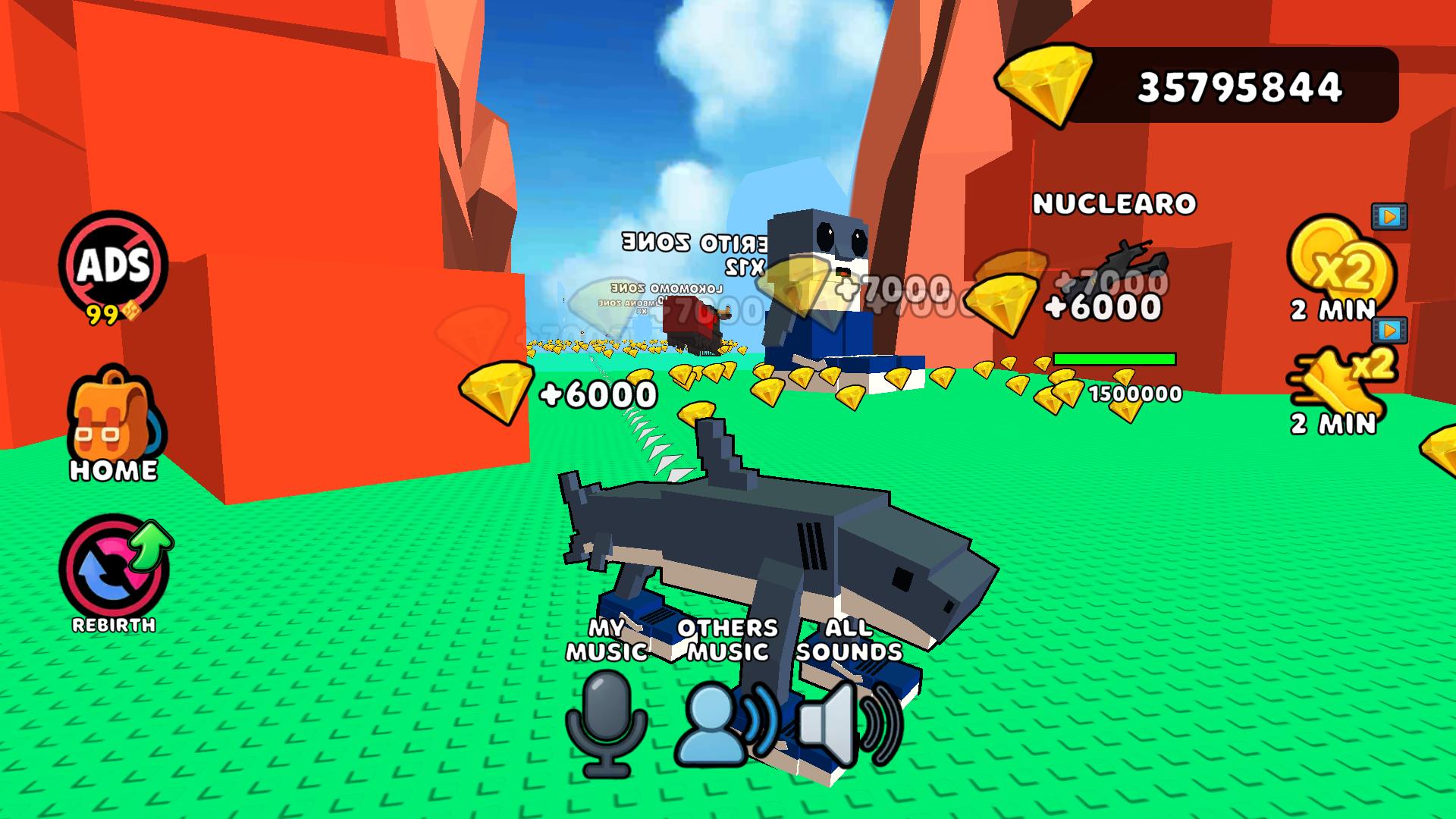The height and width of the screenshot is (819, 1456).
Task: Click the NUCLEARO label
Action: pos(1116,205)
